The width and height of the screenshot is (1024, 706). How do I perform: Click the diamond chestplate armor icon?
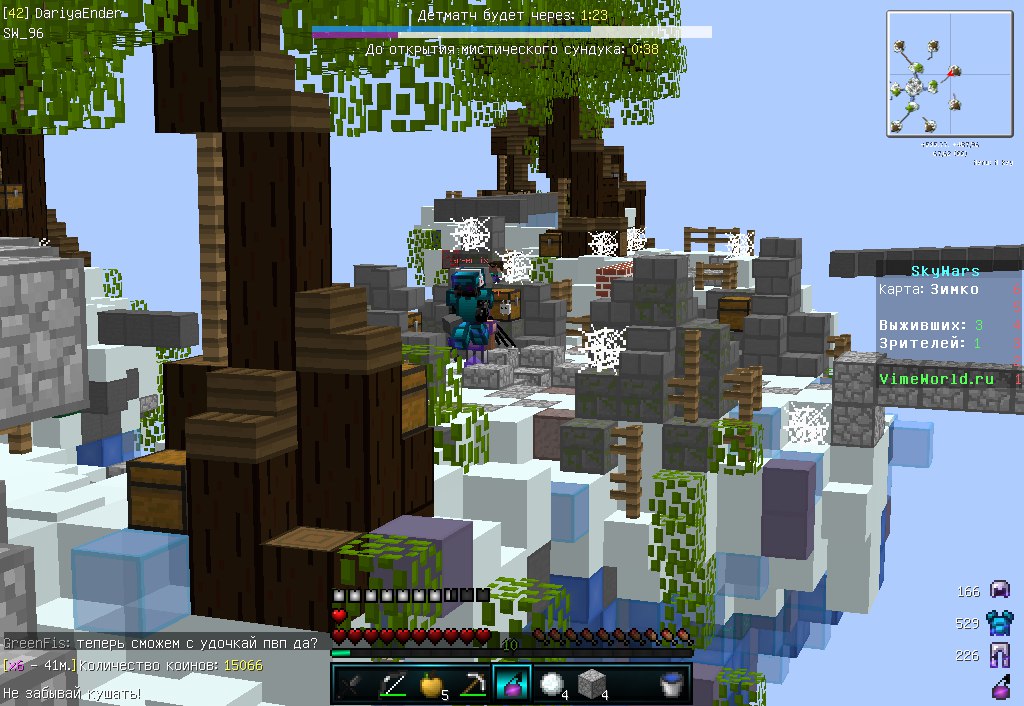(x=999, y=624)
